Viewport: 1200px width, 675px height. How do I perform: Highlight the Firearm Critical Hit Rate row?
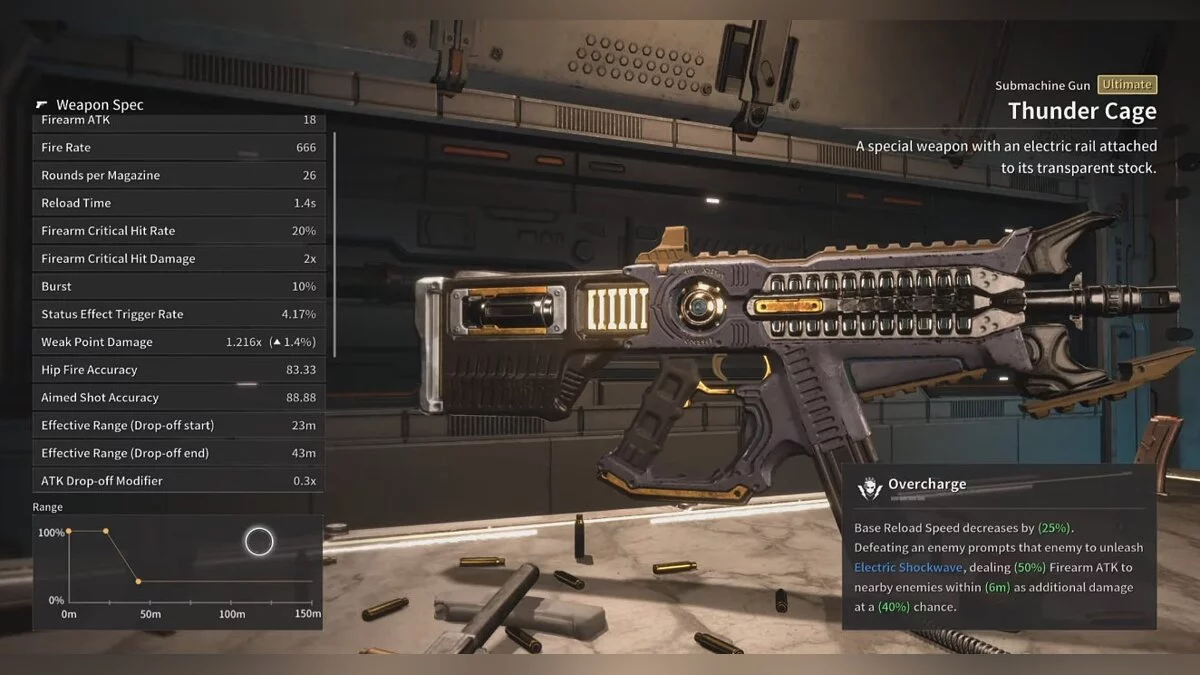coord(178,231)
